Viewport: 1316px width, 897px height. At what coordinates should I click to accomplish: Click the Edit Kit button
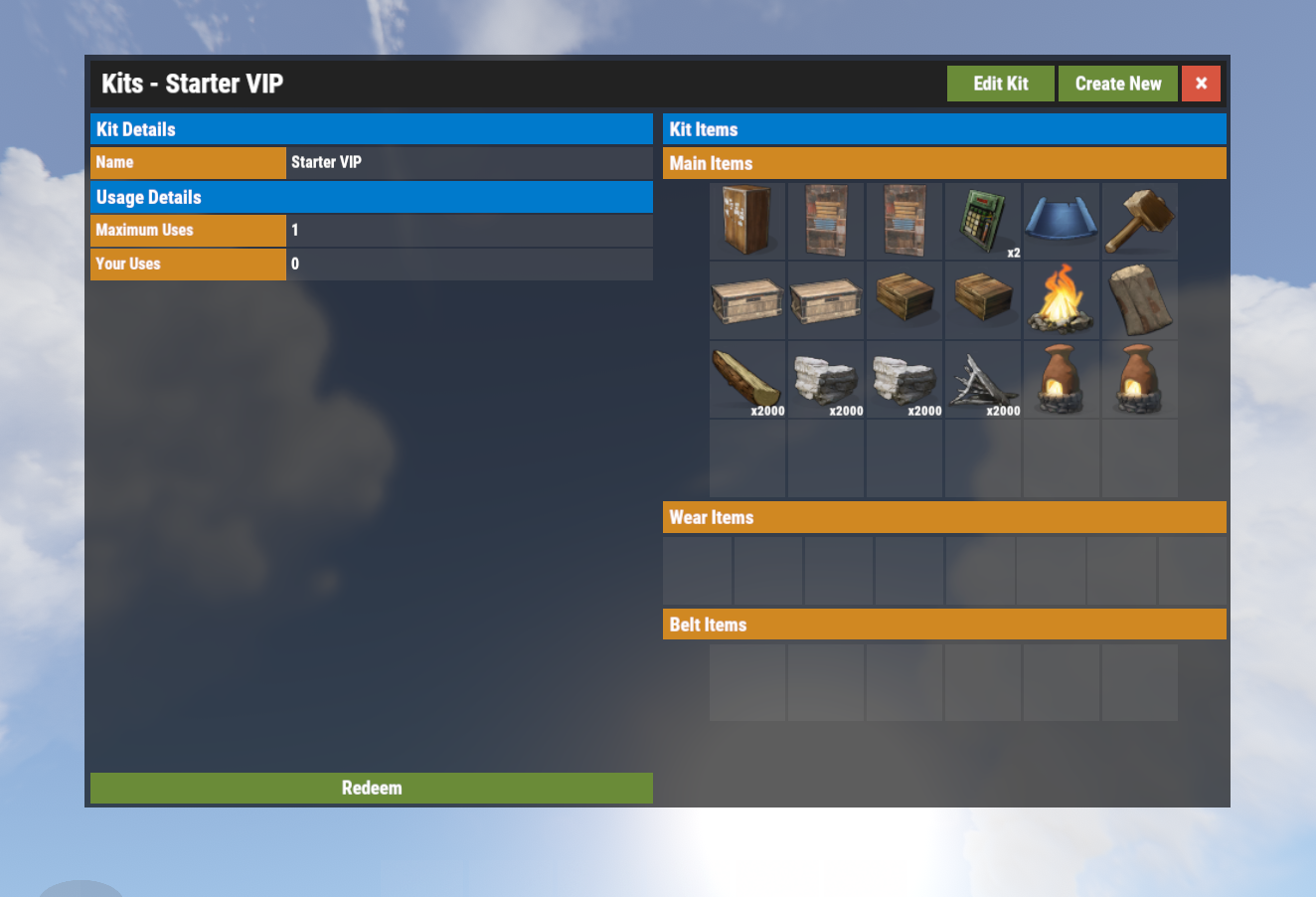coord(1000,84)
